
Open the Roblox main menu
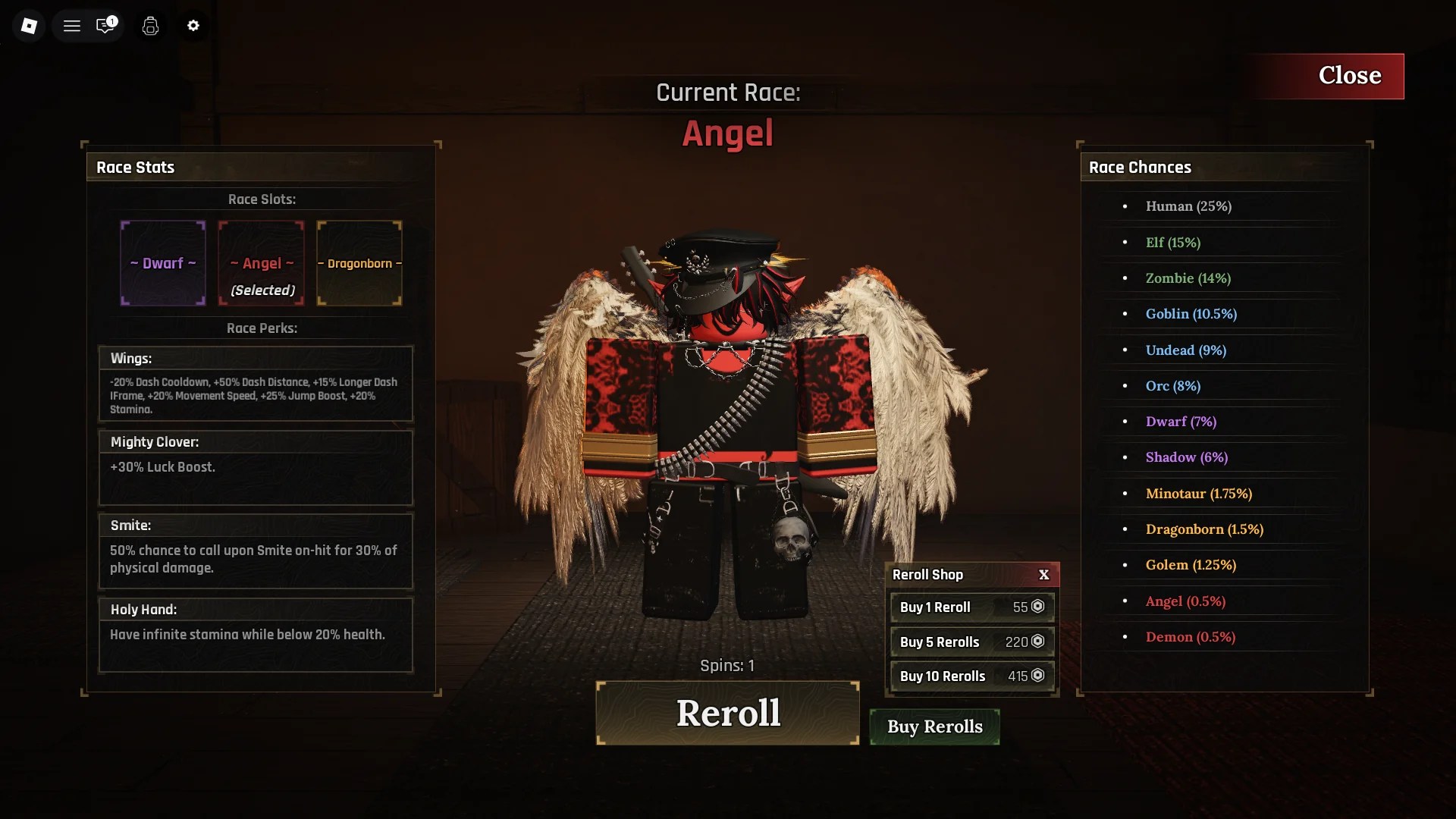click(29, 26)
